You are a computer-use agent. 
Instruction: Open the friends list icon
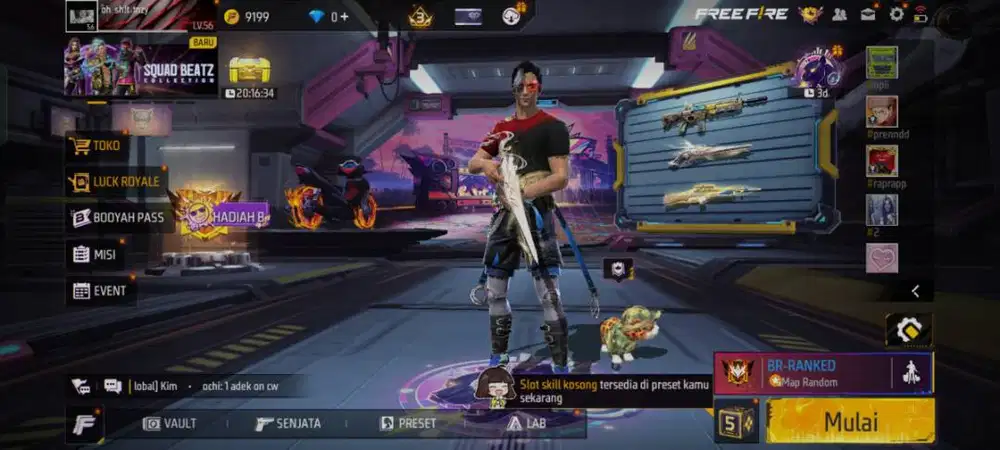point(840,14)
